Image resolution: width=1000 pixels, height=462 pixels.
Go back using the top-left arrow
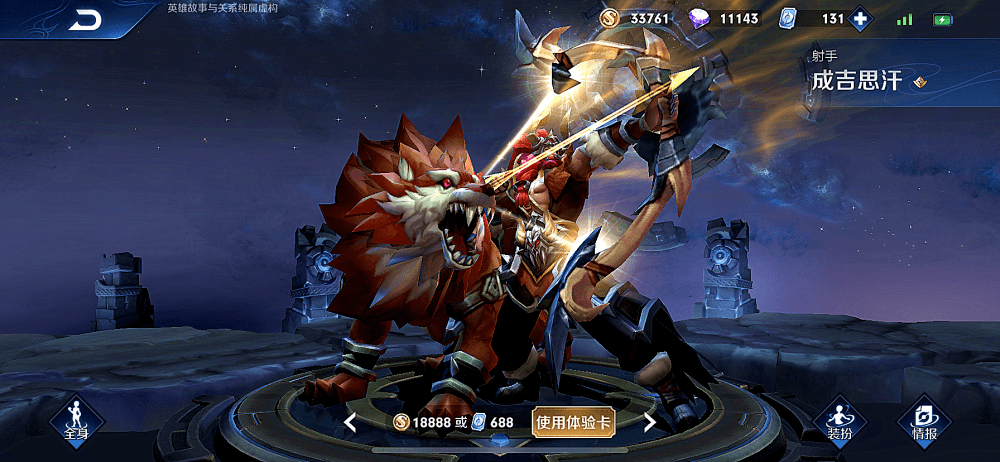85,20
